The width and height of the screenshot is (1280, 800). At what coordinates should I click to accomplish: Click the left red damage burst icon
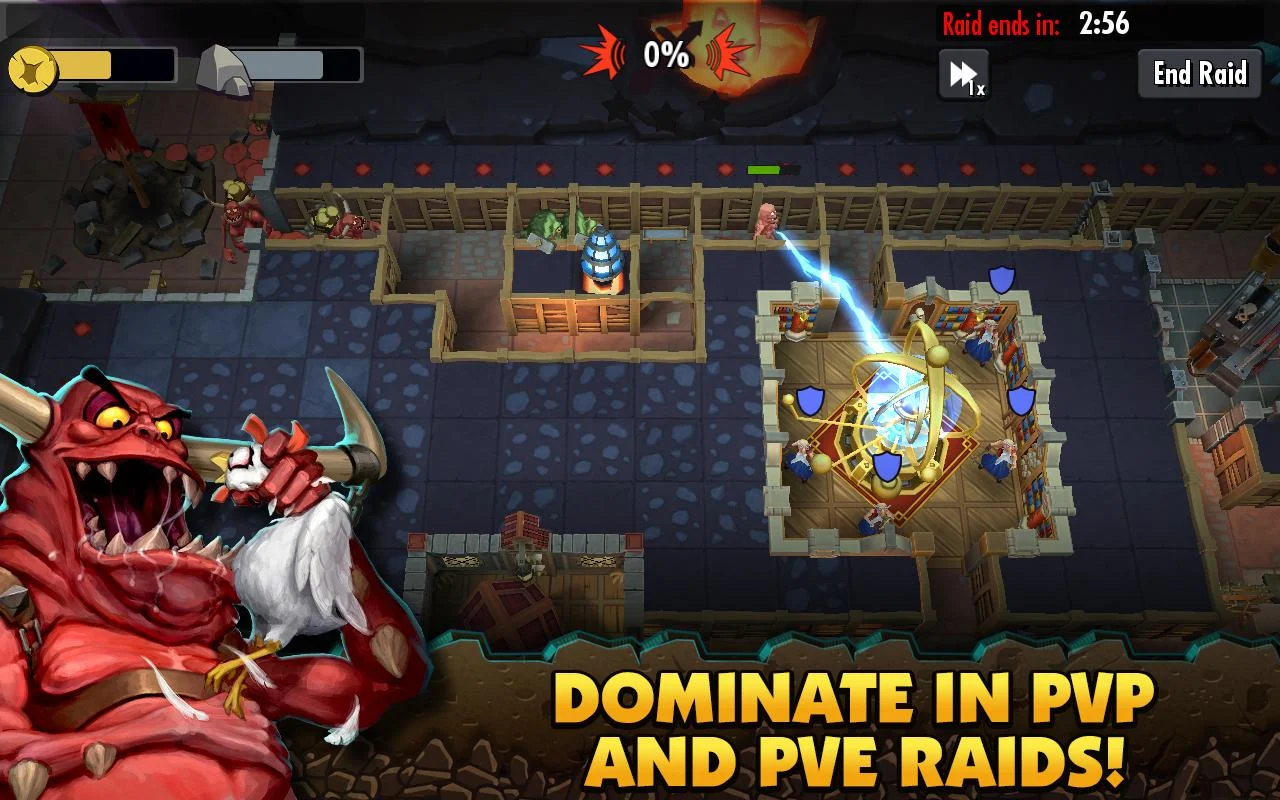(x=606, y=52)
